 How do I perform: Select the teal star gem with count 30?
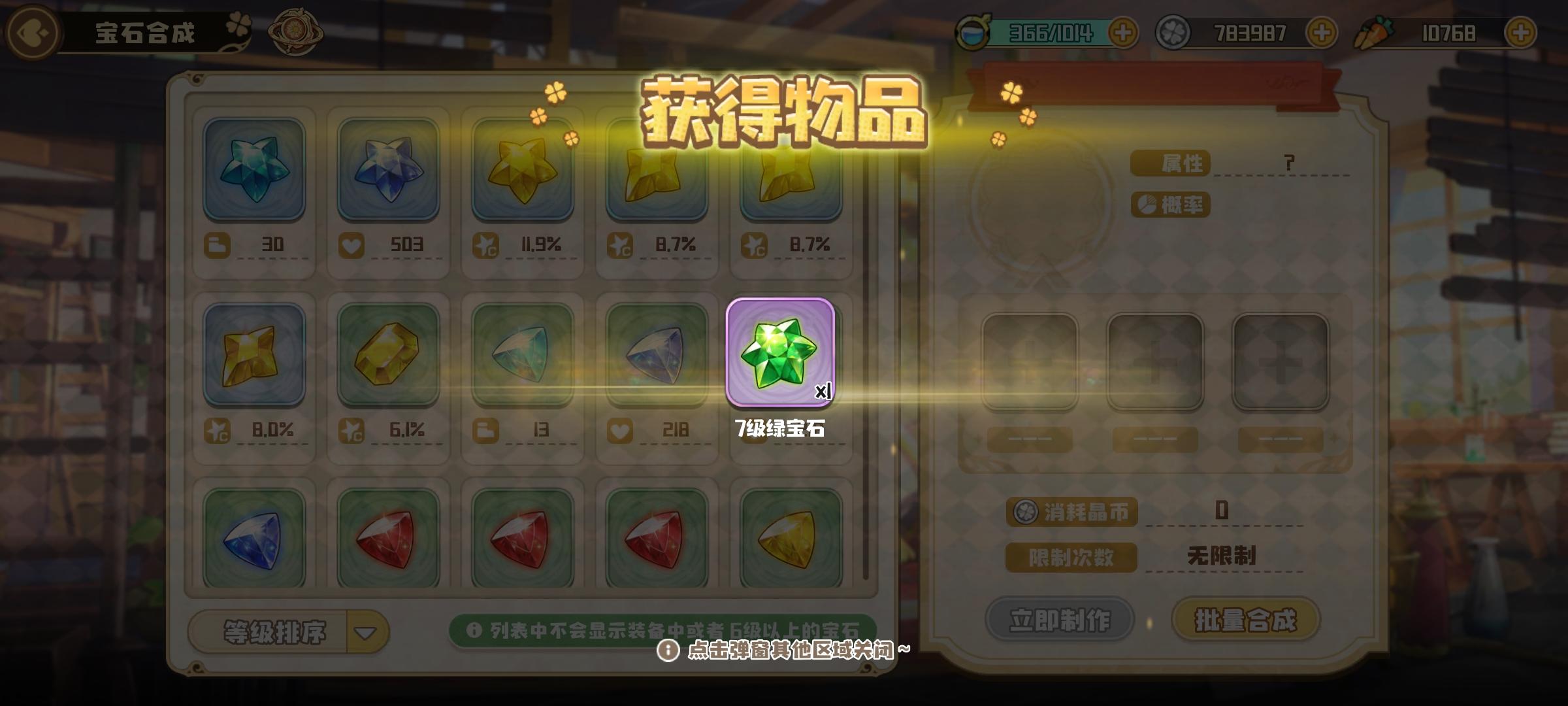tap(256, 171)
